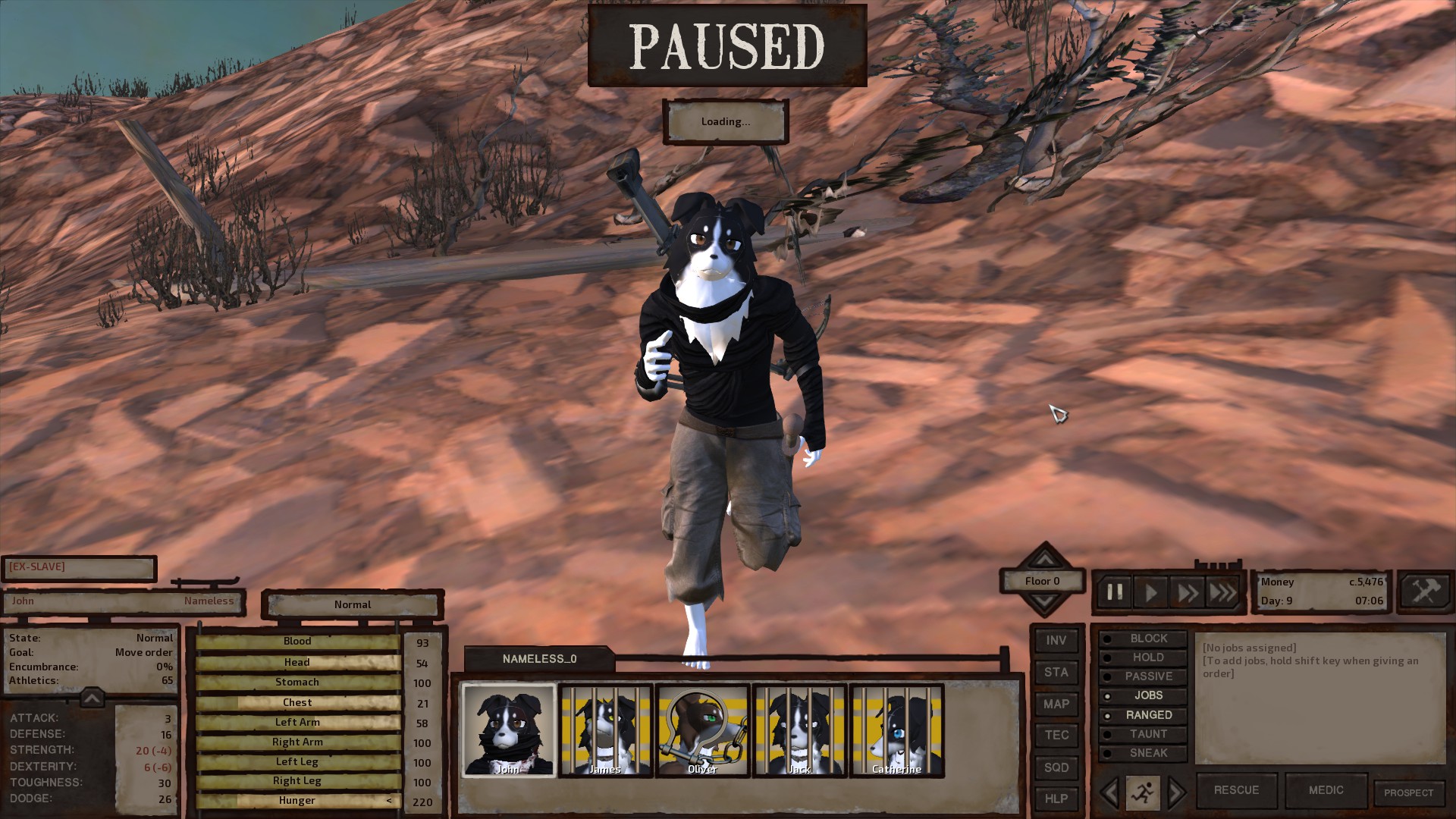Toggle the HOLD position option
The height and width of the screenshot is (819, 1456).
click(1143, 657)
